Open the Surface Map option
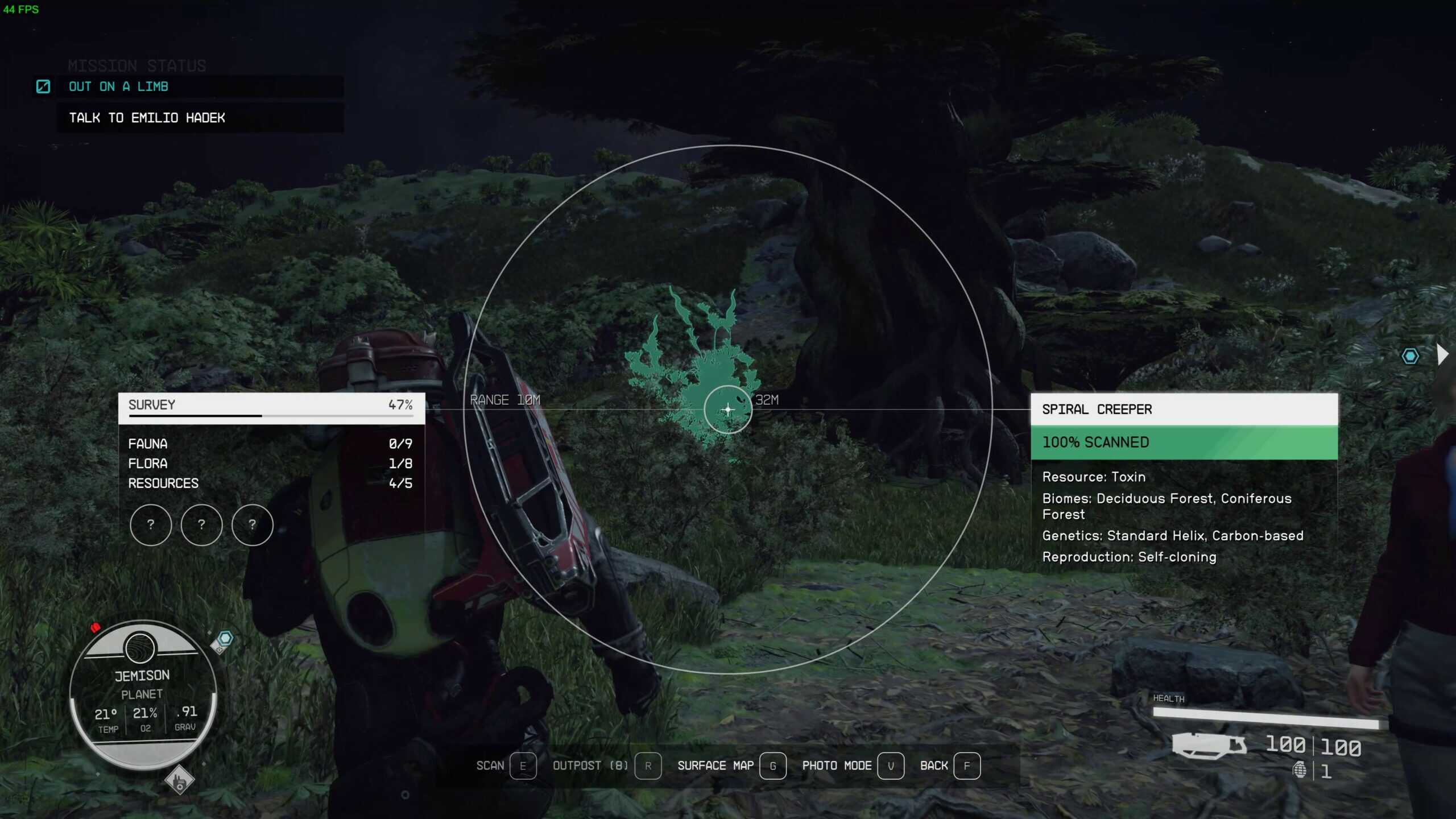 coord(715,766)
